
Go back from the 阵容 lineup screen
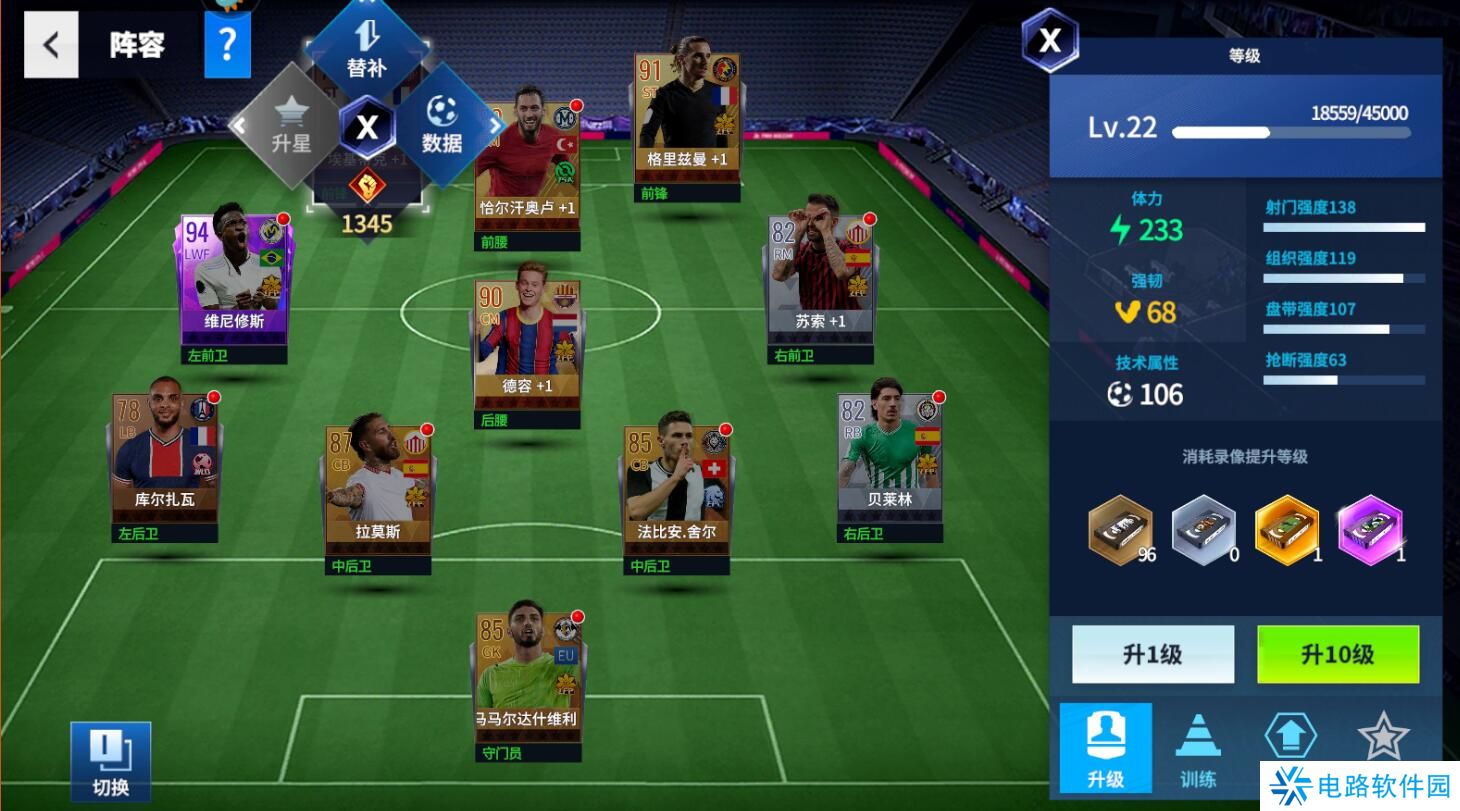click(51, 45)
